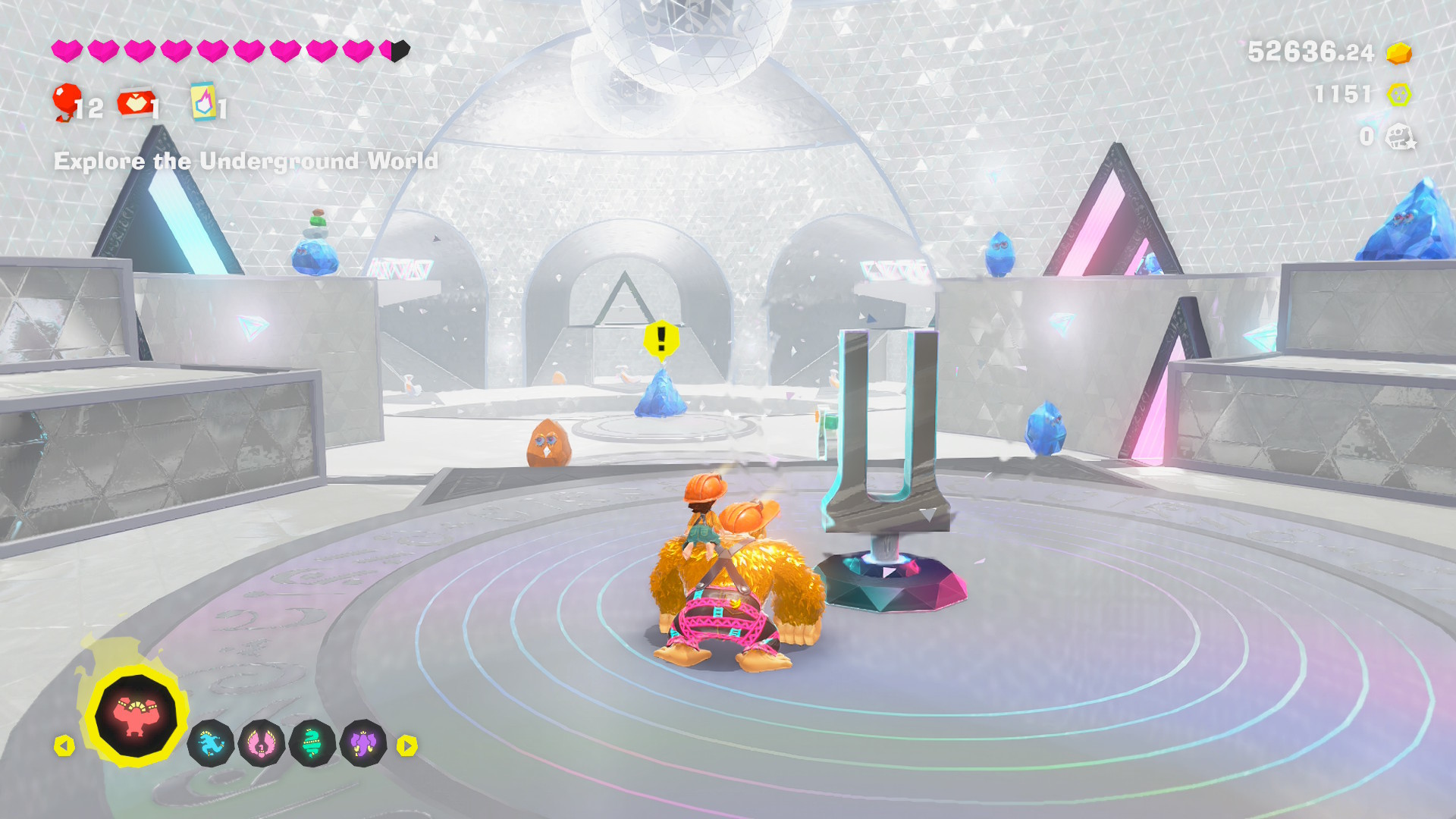The image size is (1456, 819).
Task: Open the Explore the Underground World objective
Action: click(x=246, y=162)
